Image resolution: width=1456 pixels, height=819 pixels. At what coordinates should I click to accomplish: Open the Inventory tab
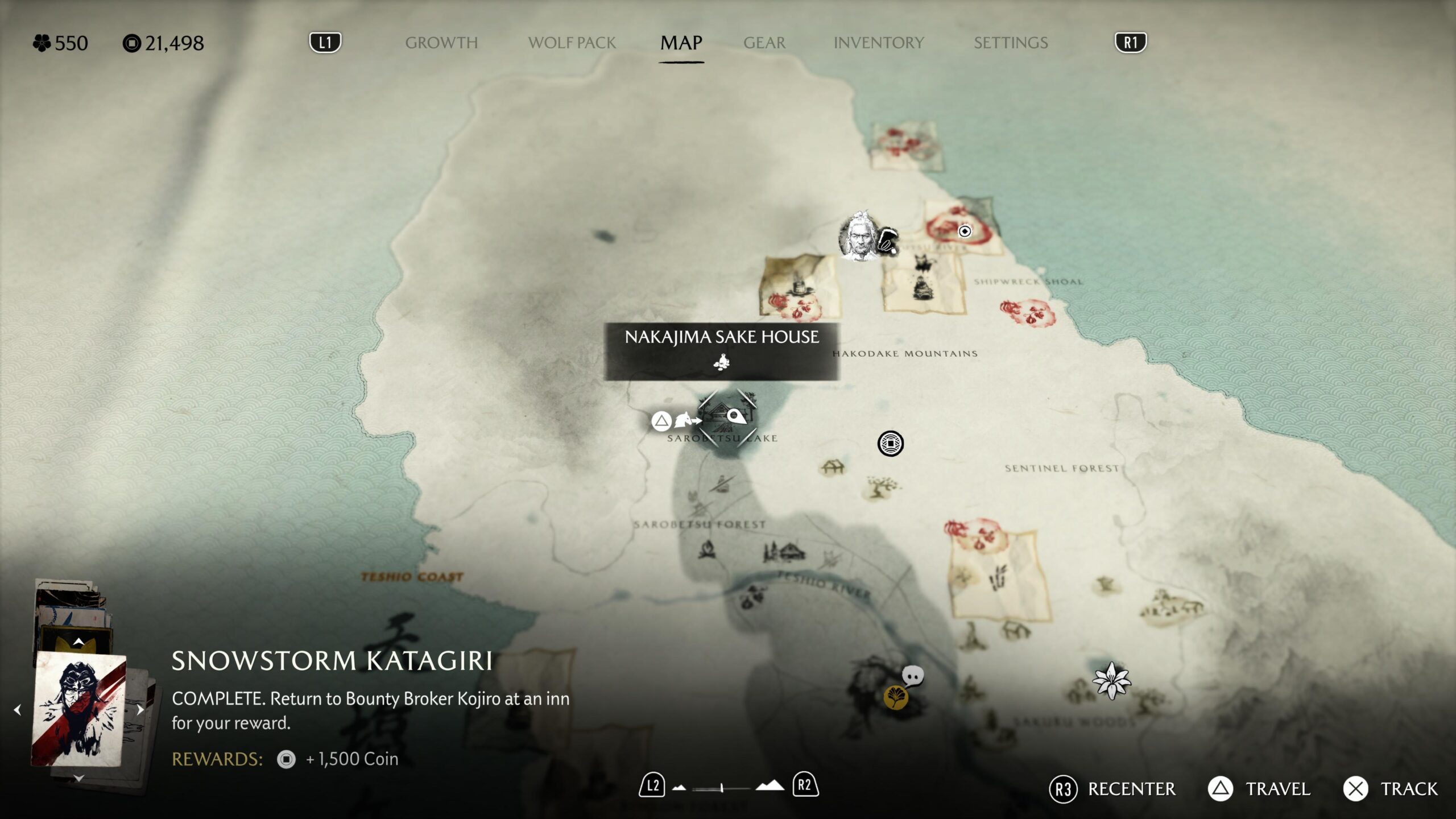tap(878, 43)
